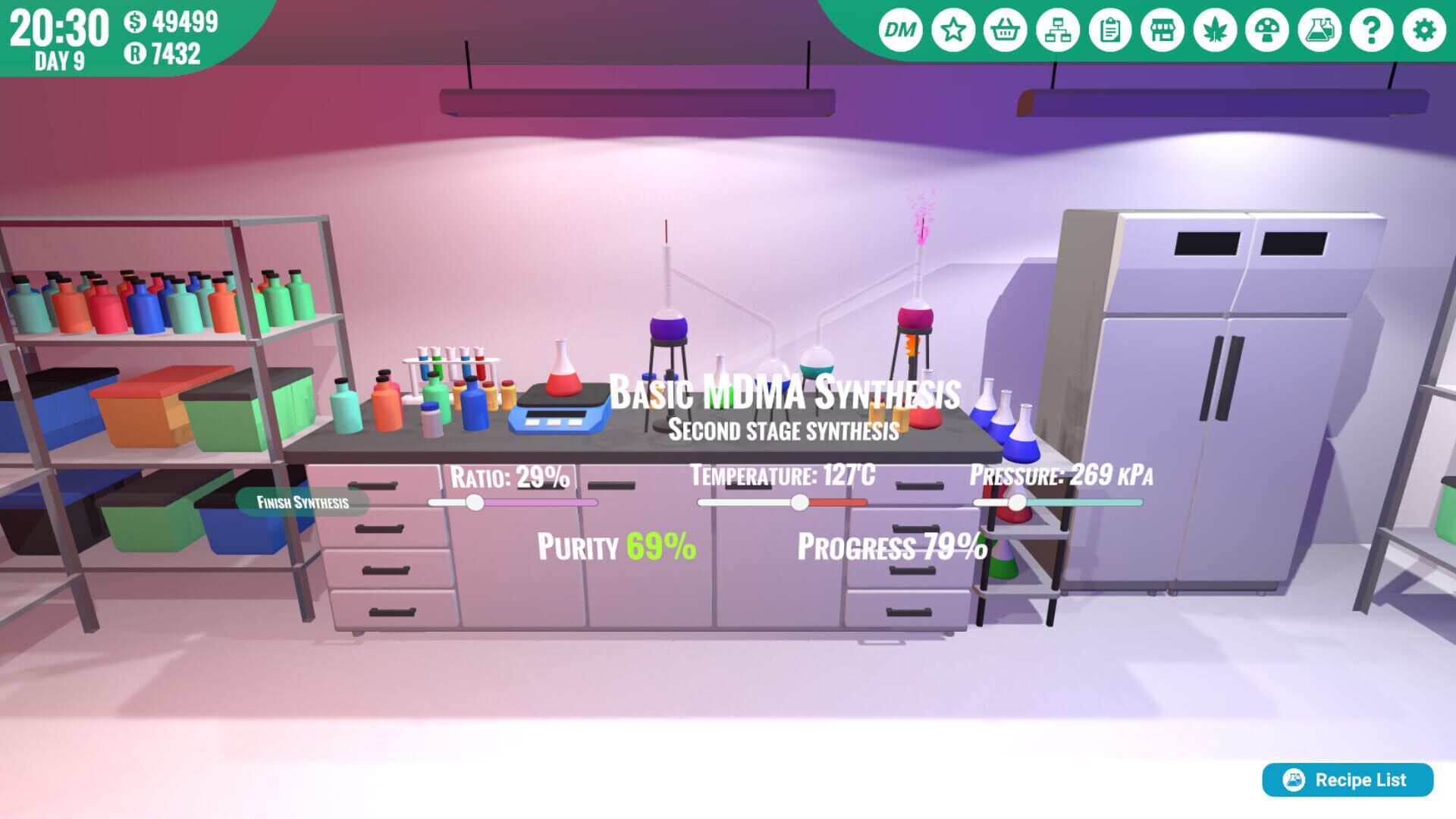The width and height of the screenshot is (1456, 819).
Task: Click the flask icon on Recipe List button
Action: [1295, 780]
